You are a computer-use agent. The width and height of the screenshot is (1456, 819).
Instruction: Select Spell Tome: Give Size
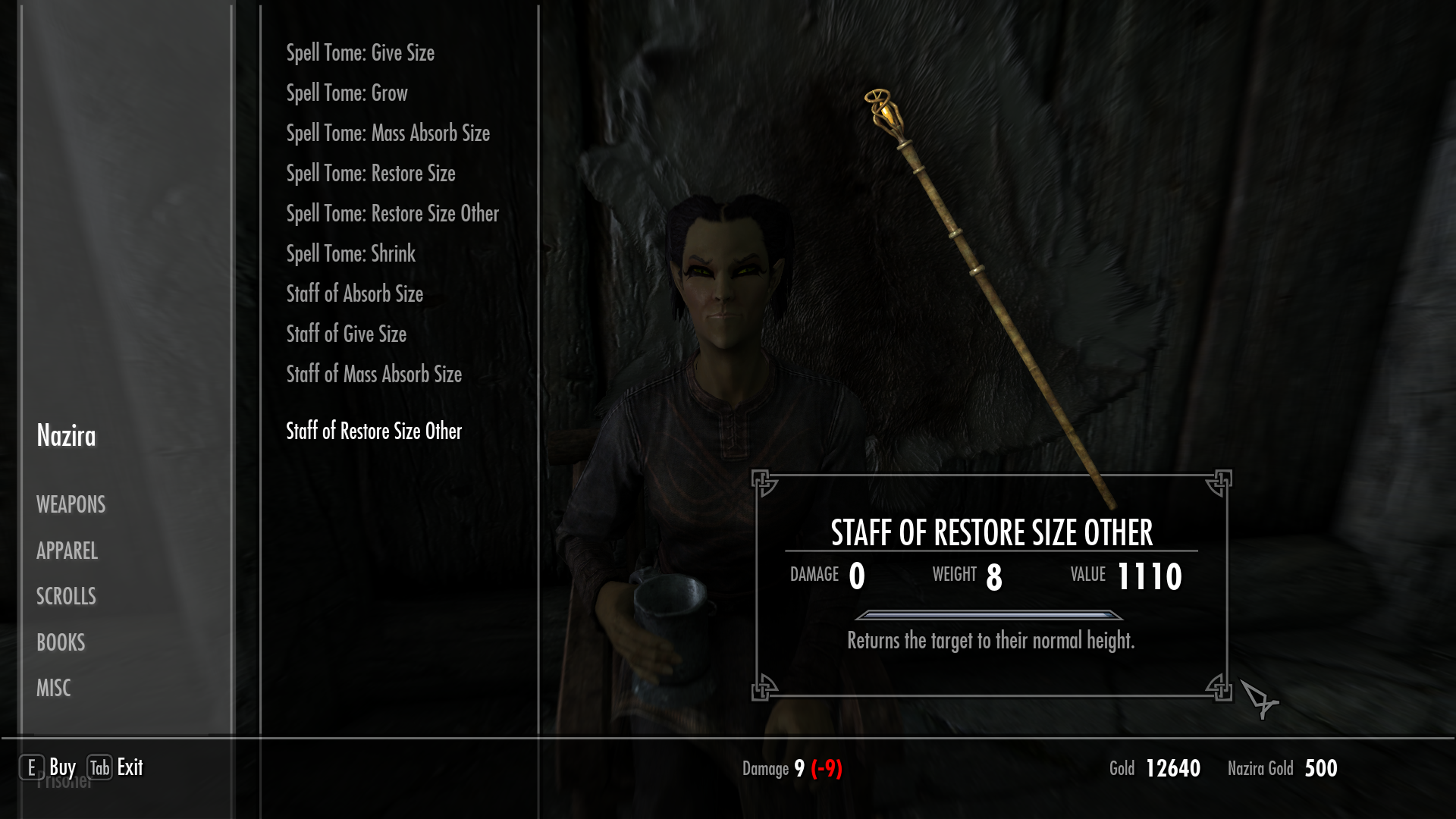click(360, 53)
